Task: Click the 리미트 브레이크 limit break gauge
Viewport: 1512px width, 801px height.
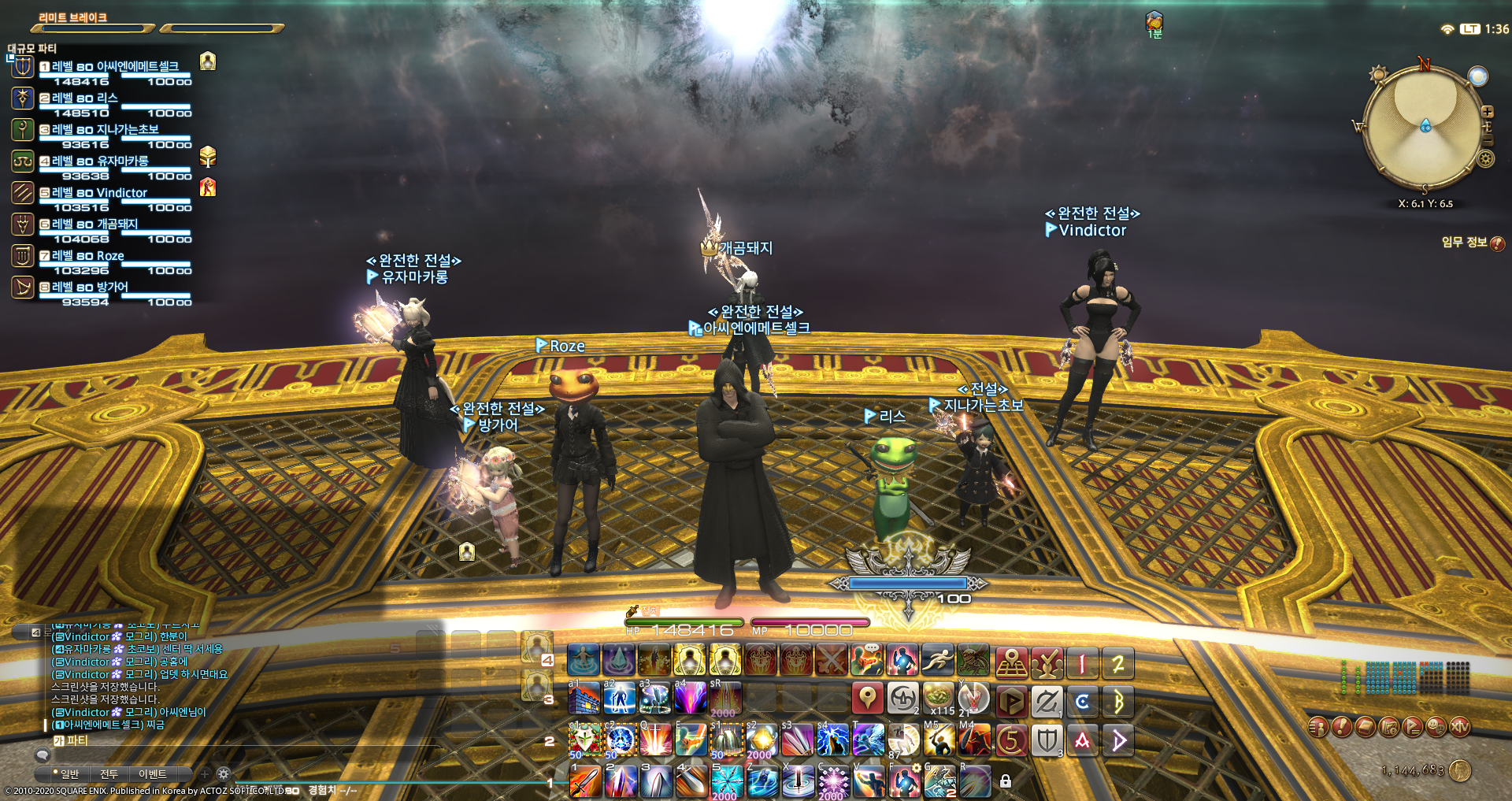Action: (x=91, y=26)
